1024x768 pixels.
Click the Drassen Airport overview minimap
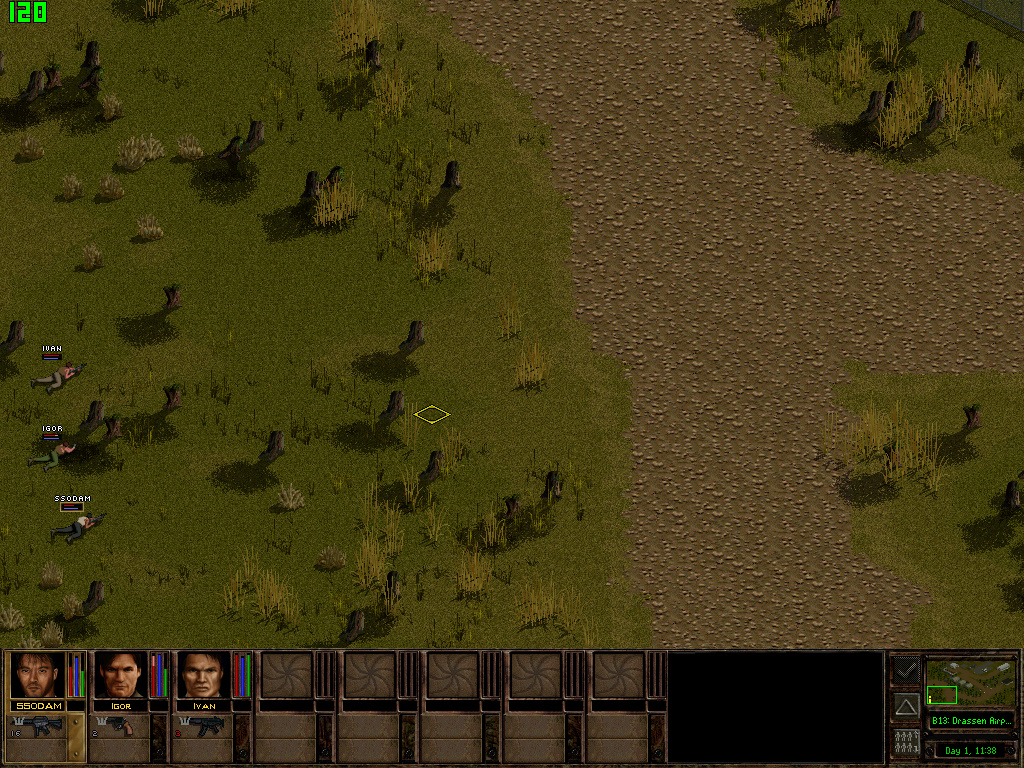point(970,682)
